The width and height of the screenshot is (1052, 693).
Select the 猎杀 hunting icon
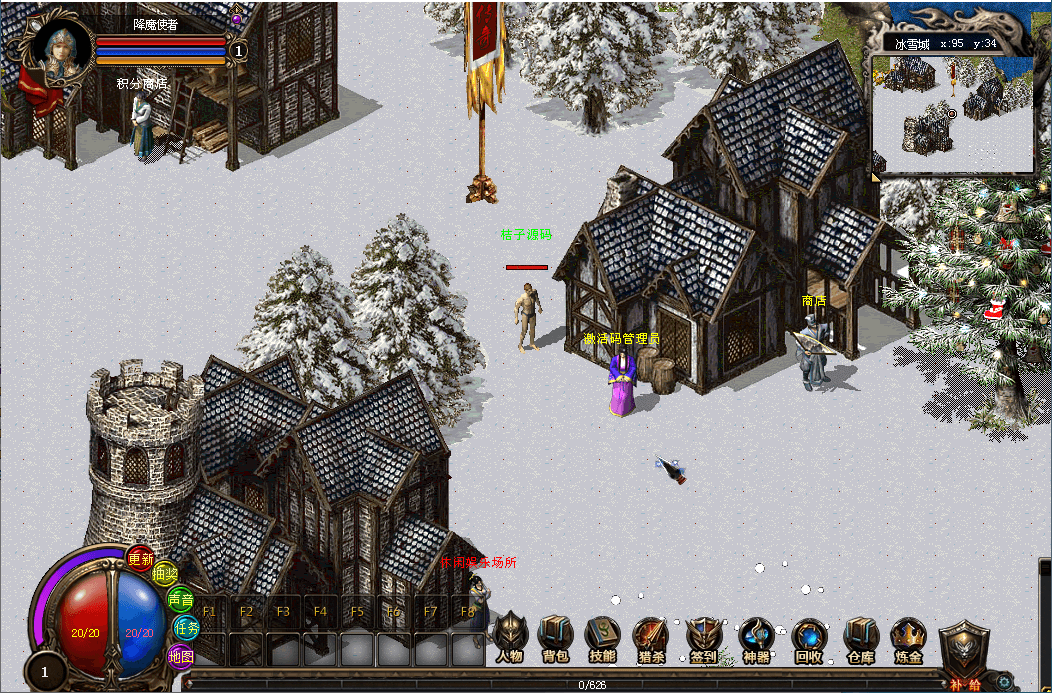click(650, 638)
